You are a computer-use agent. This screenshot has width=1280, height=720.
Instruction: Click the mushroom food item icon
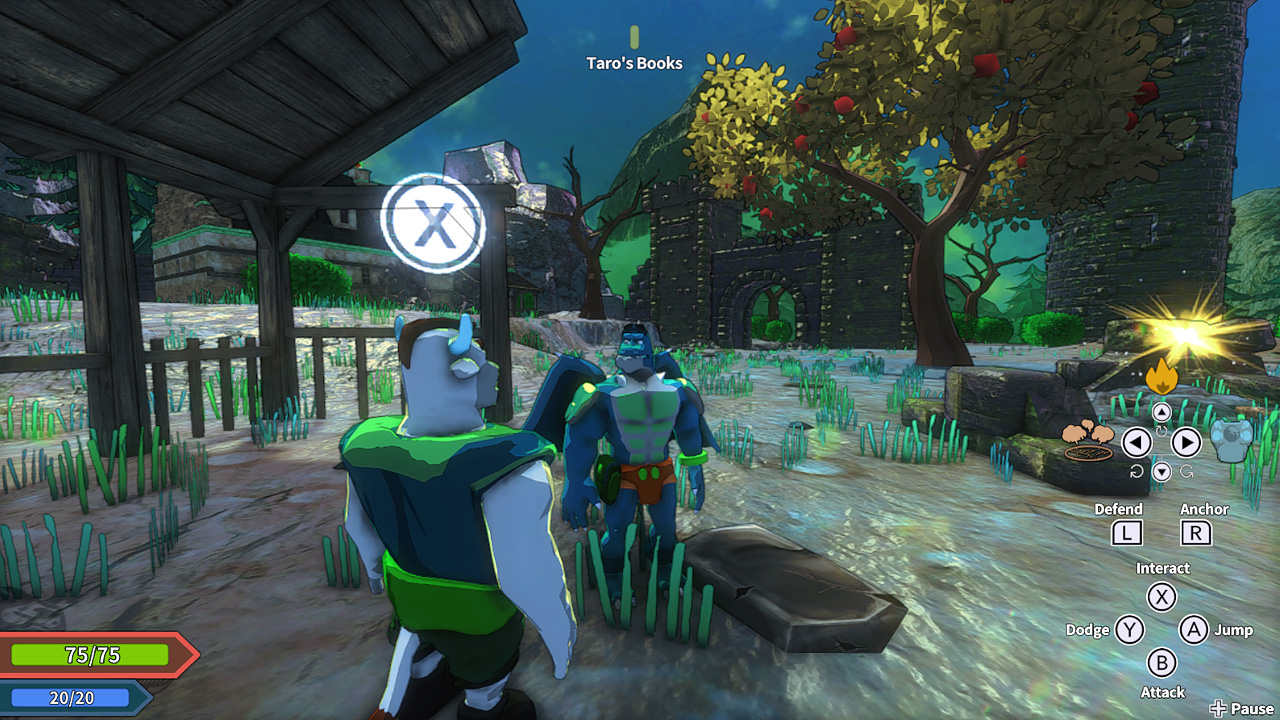coord(1088,440)
